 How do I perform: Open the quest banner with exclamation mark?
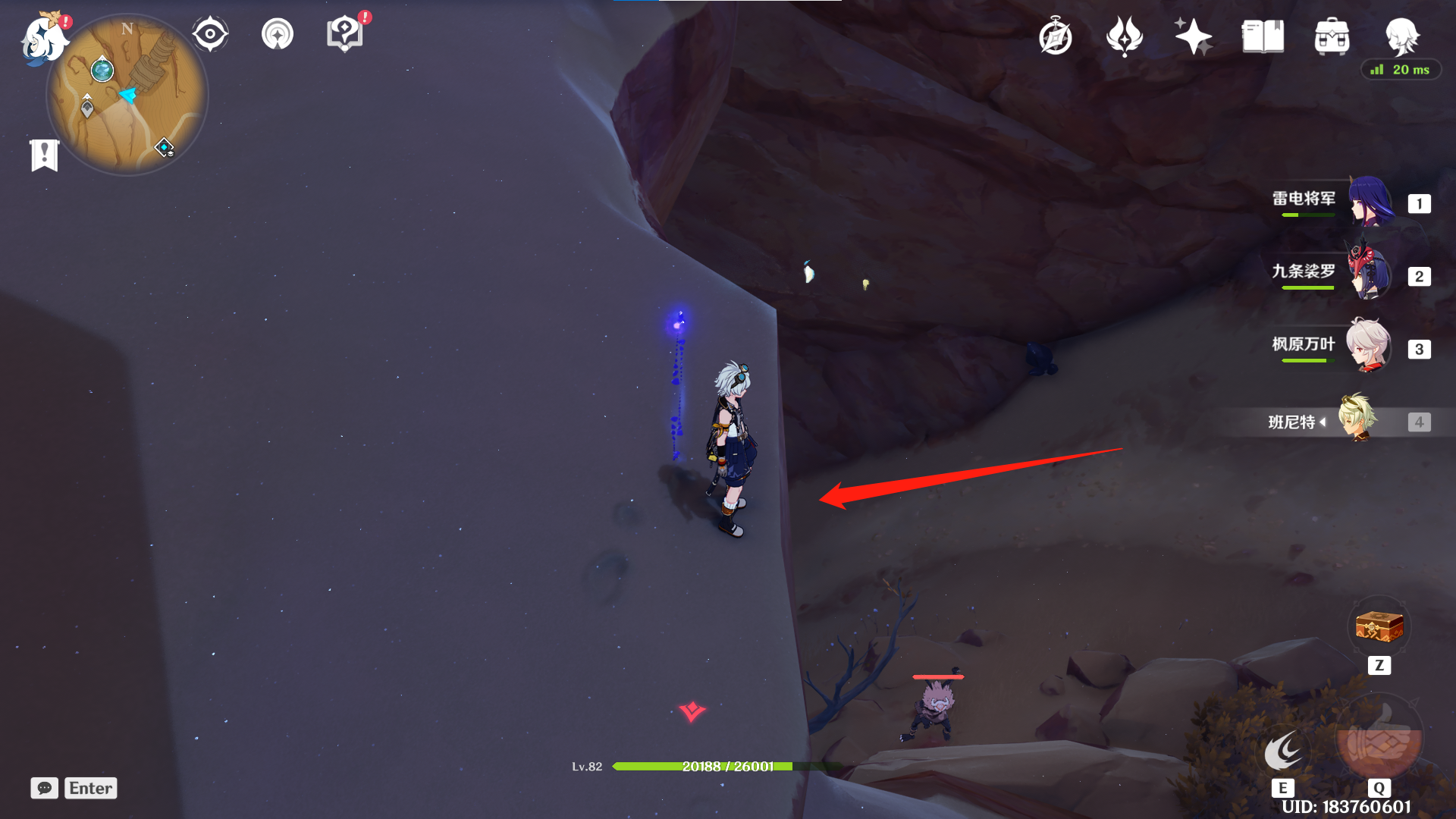pyautogui.click(x=45, y=155)
